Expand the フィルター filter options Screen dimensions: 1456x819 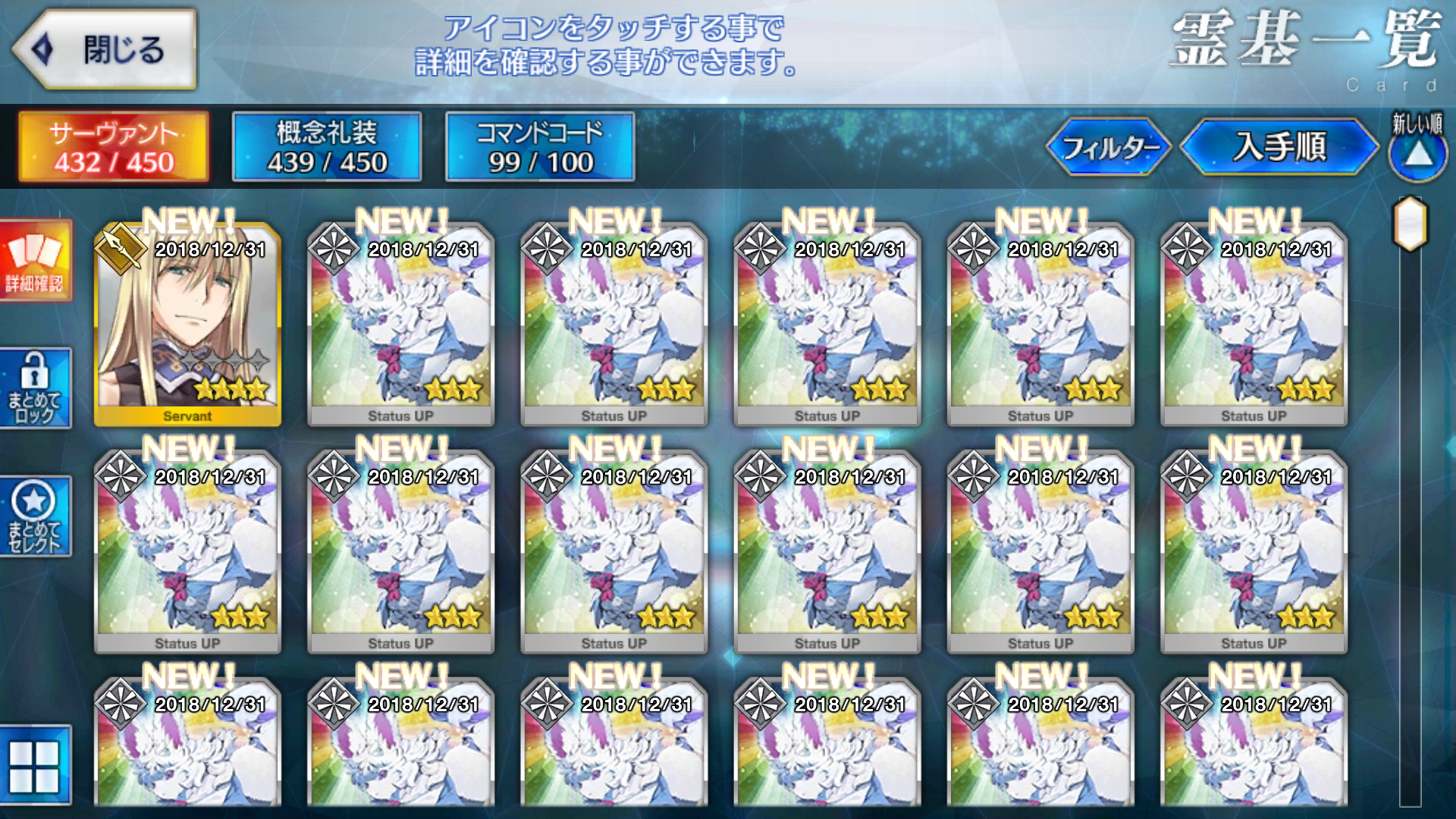[1110, 149]
